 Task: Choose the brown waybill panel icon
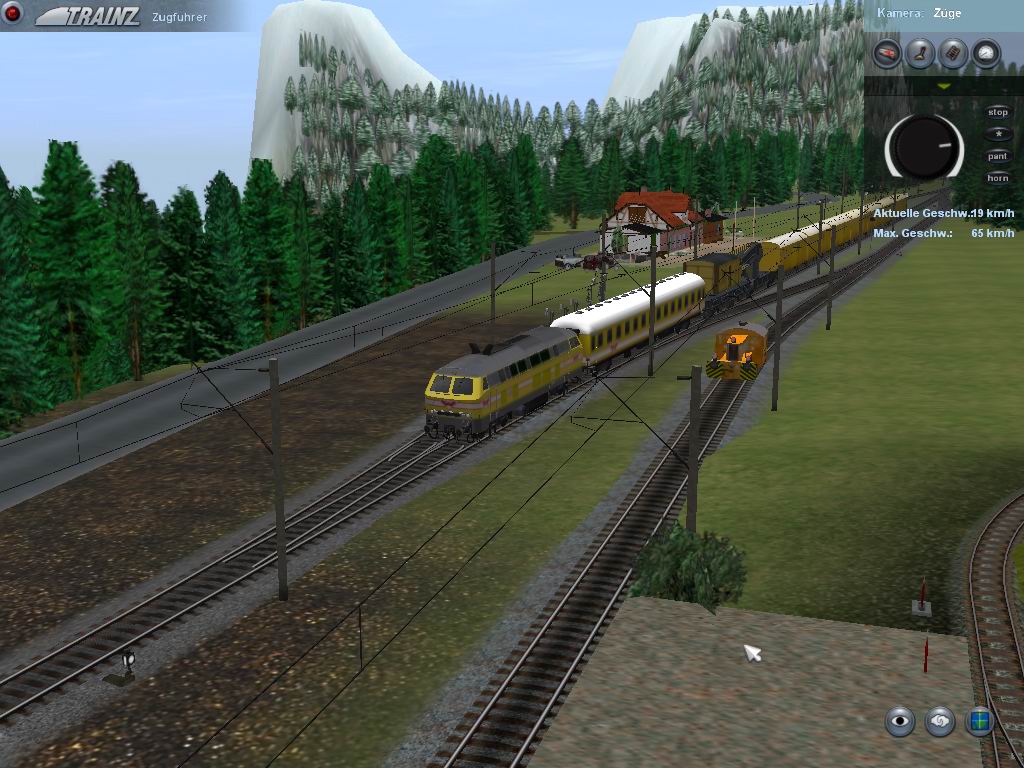click(x=953, y=53)
